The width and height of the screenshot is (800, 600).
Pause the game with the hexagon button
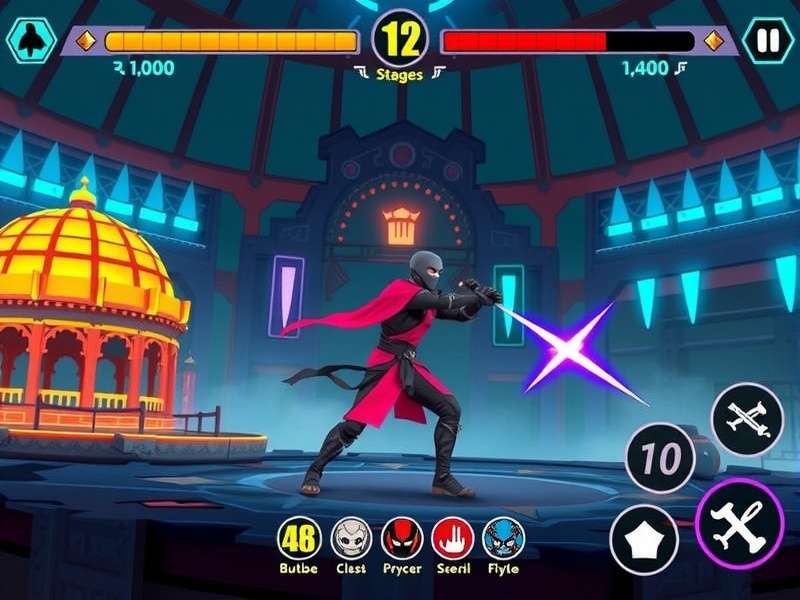[x=767, y=41]
